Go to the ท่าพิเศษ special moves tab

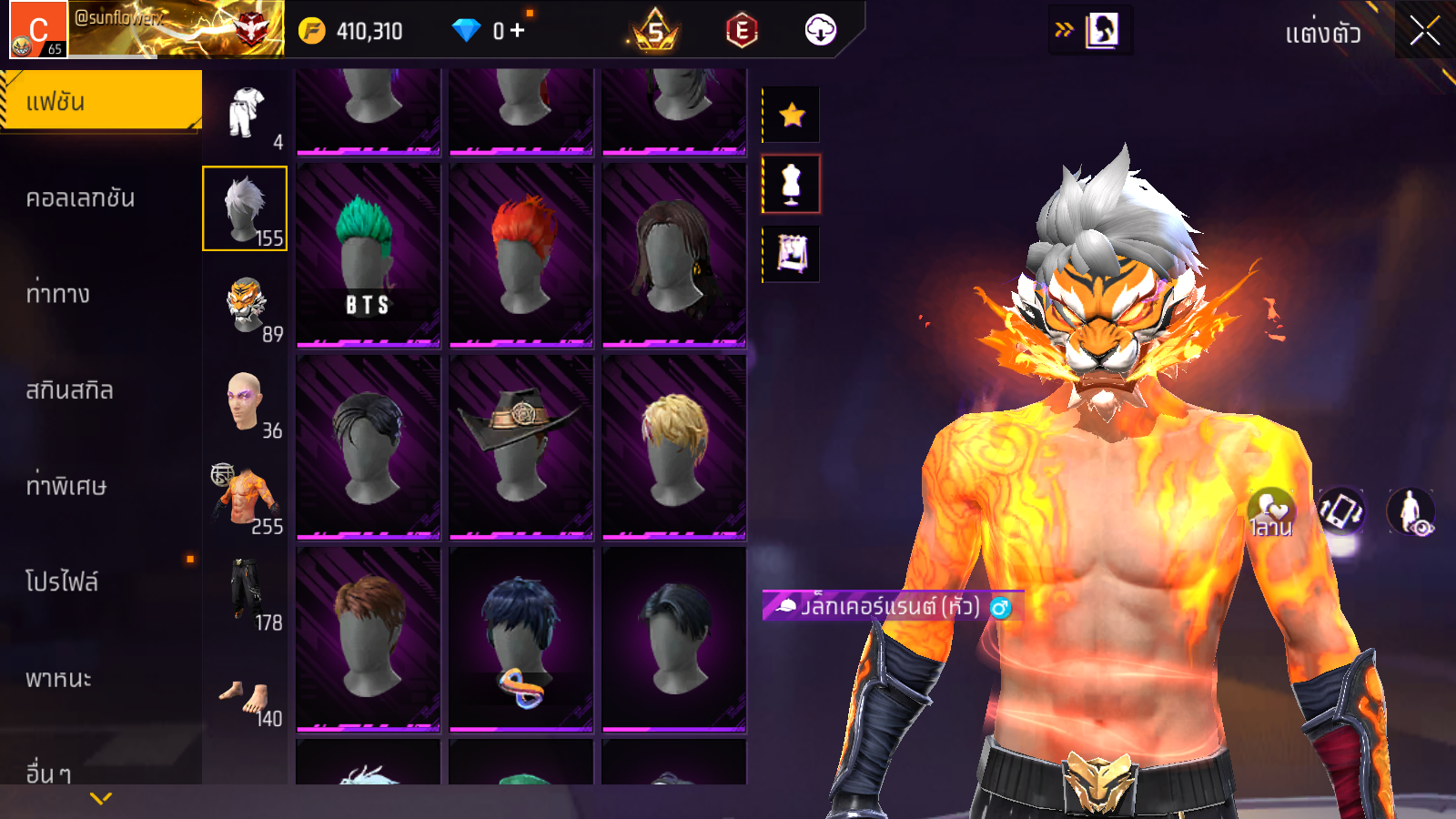tap(66, 486)
